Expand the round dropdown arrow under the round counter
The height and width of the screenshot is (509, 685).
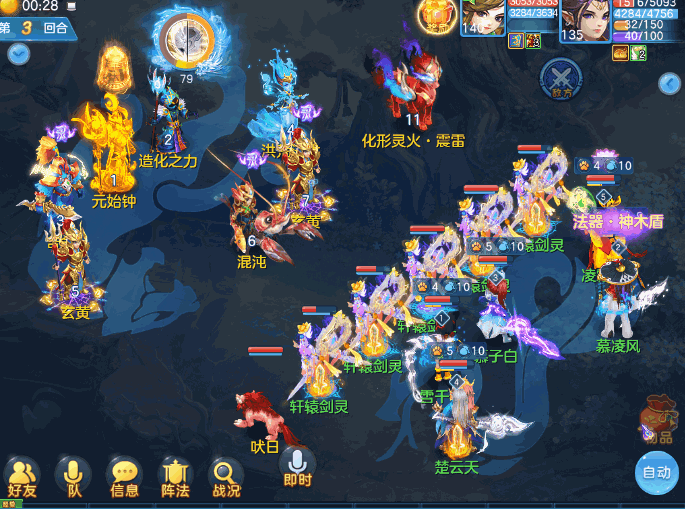(18, 53)
